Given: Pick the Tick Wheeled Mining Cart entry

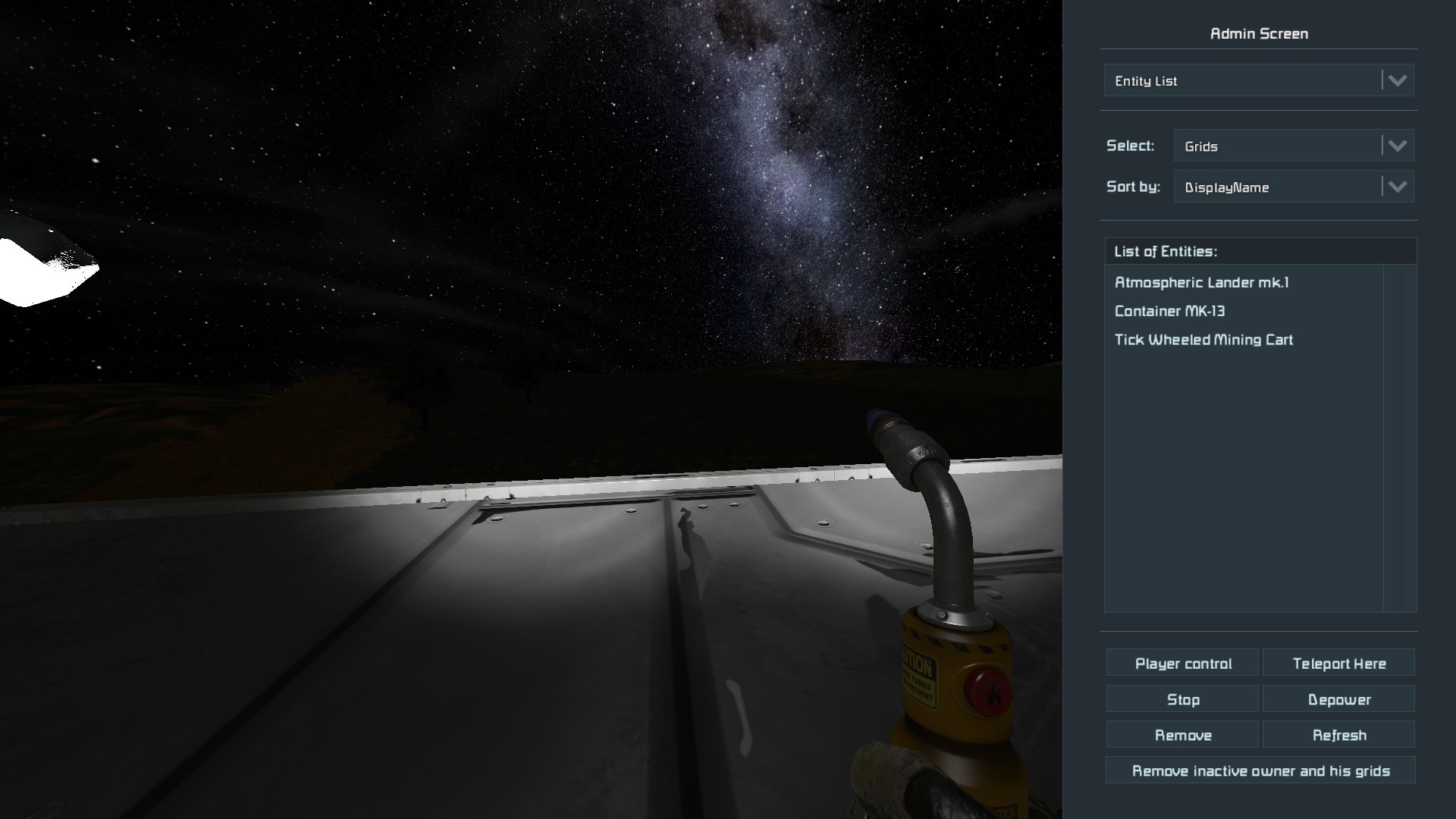Looking at the screenshot, I should [1203, 340].
